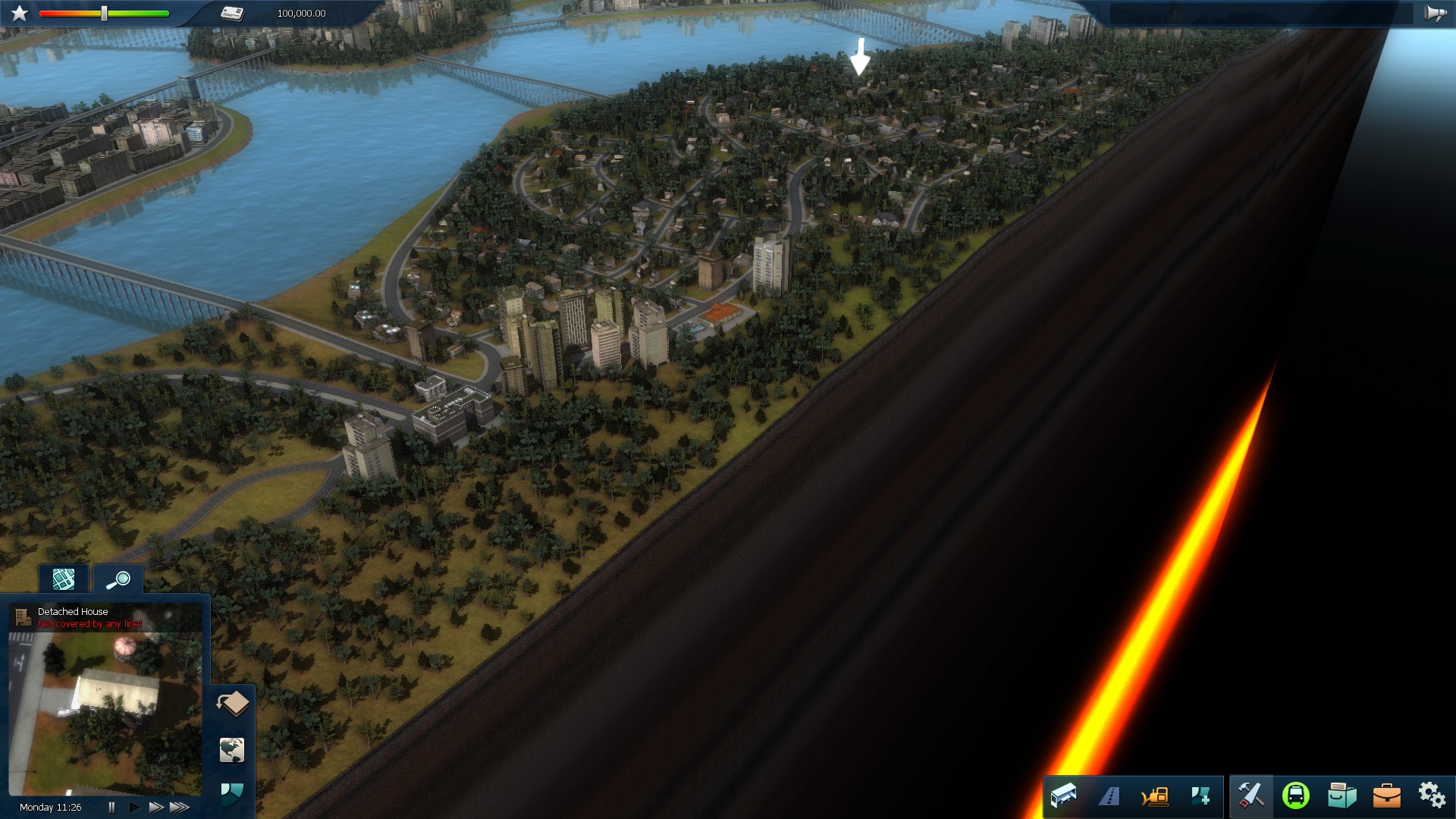Click the 100,000.00 money display

tap(300, 13)
